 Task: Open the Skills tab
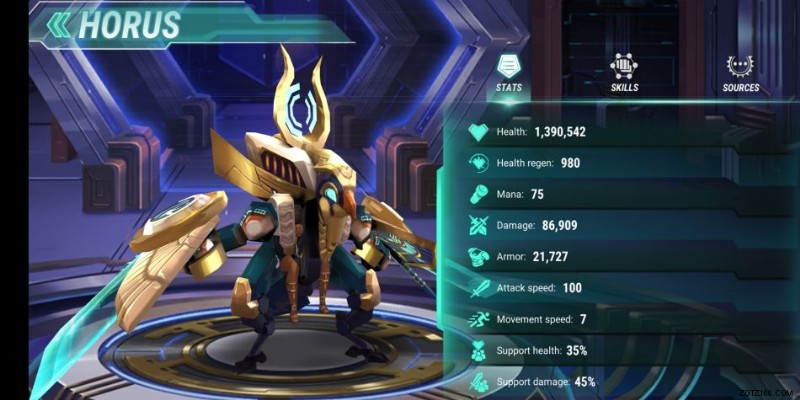625,73
